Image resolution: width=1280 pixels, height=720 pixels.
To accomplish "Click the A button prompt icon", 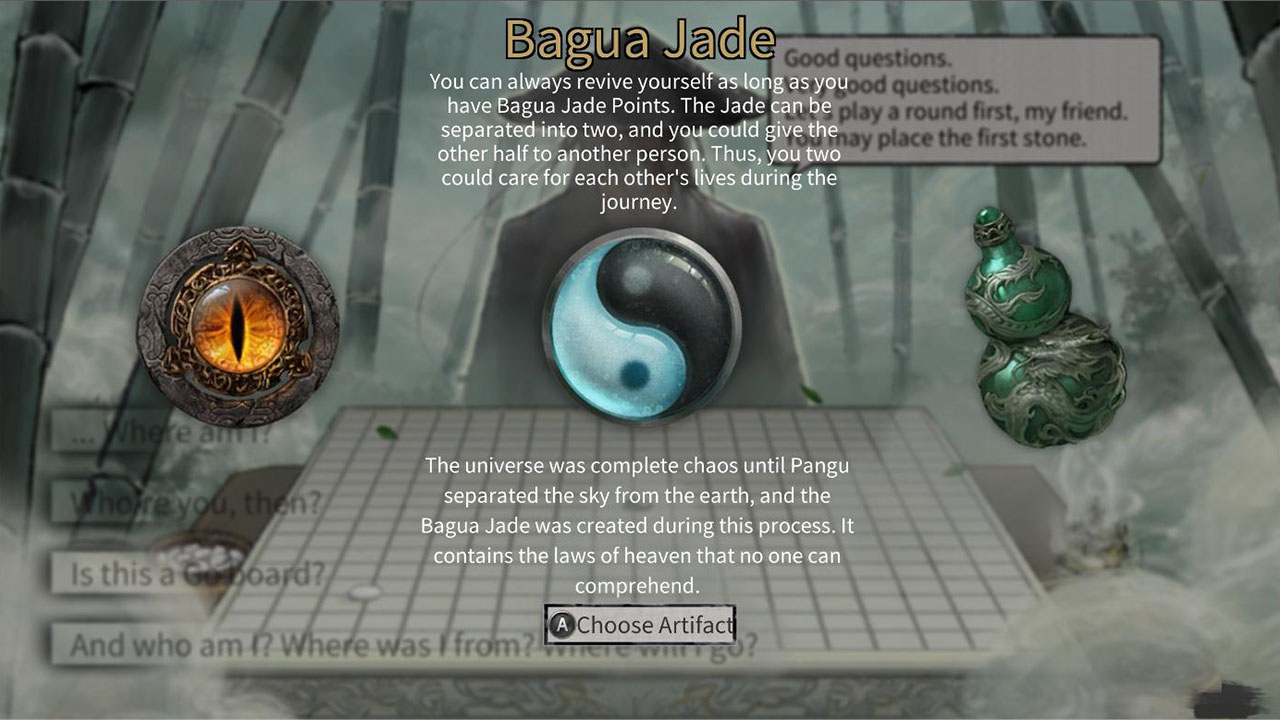I will click(560, 625).
